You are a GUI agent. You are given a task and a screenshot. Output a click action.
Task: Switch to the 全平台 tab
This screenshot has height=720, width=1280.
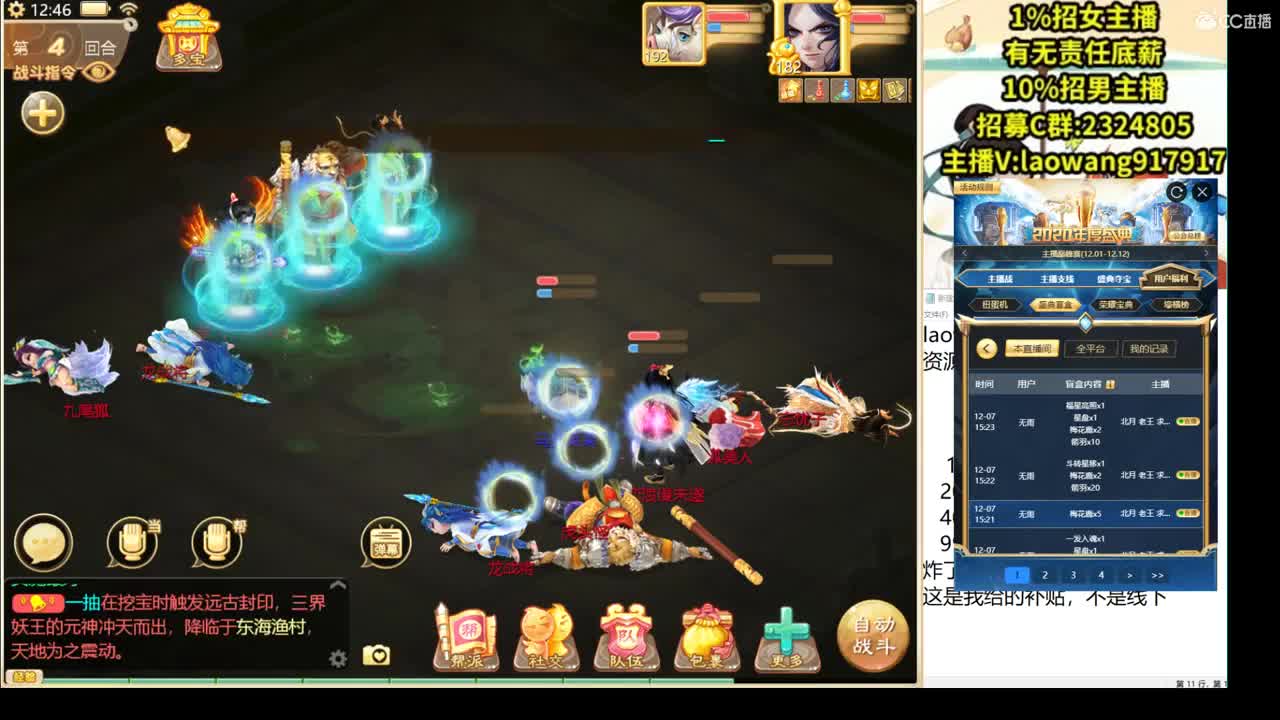click(1091, 349)
